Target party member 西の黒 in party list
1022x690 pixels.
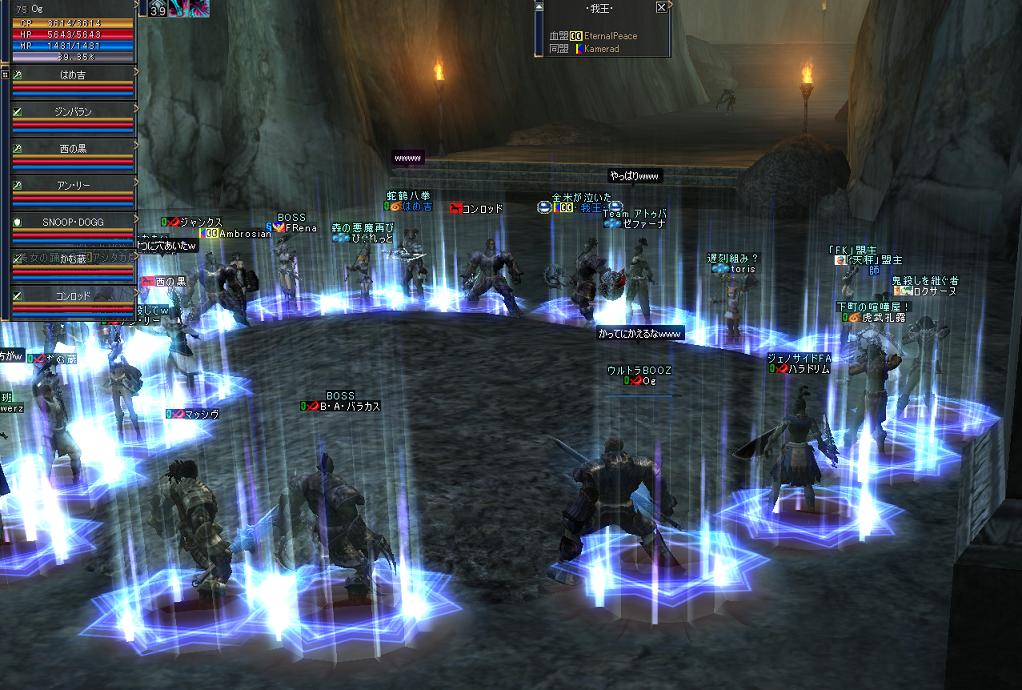(x=74, y=148)
